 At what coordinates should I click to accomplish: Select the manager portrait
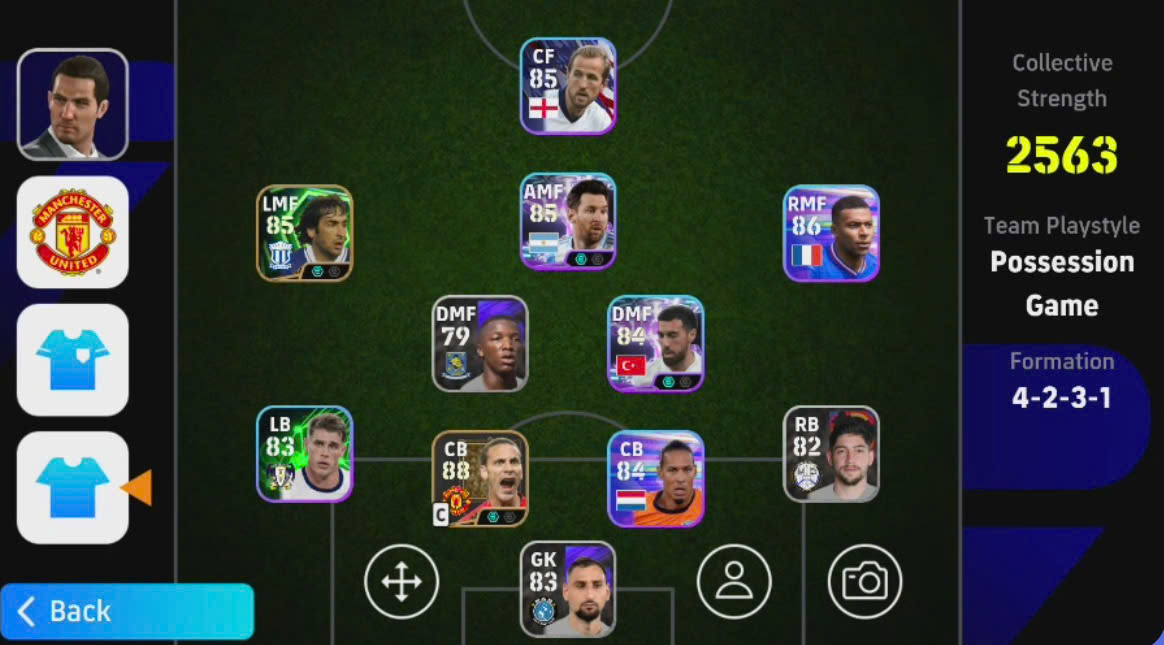[x=72, y=104]
